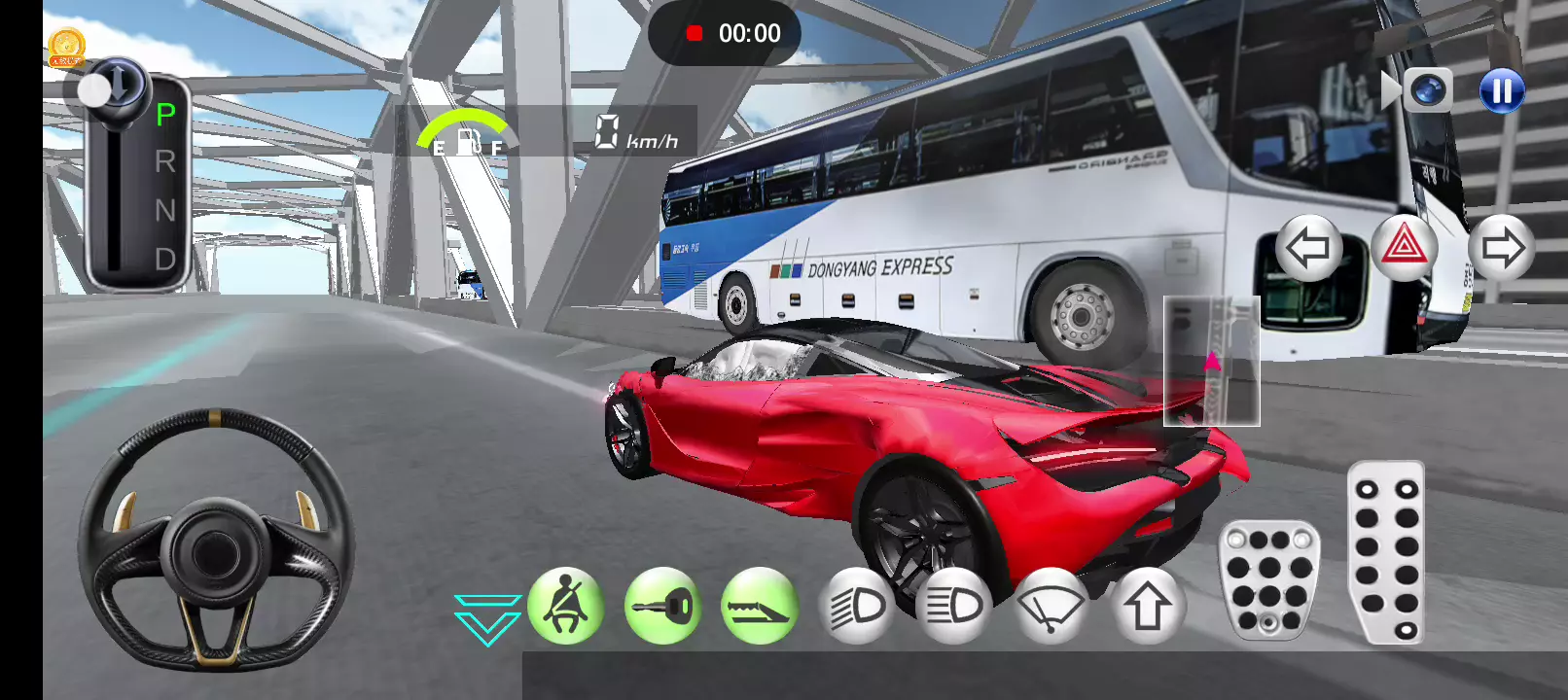Image resolution: width=1568 pixels, height=700 pixels.
Task: Switch on the low beam headlights
Action: [857, 607]
